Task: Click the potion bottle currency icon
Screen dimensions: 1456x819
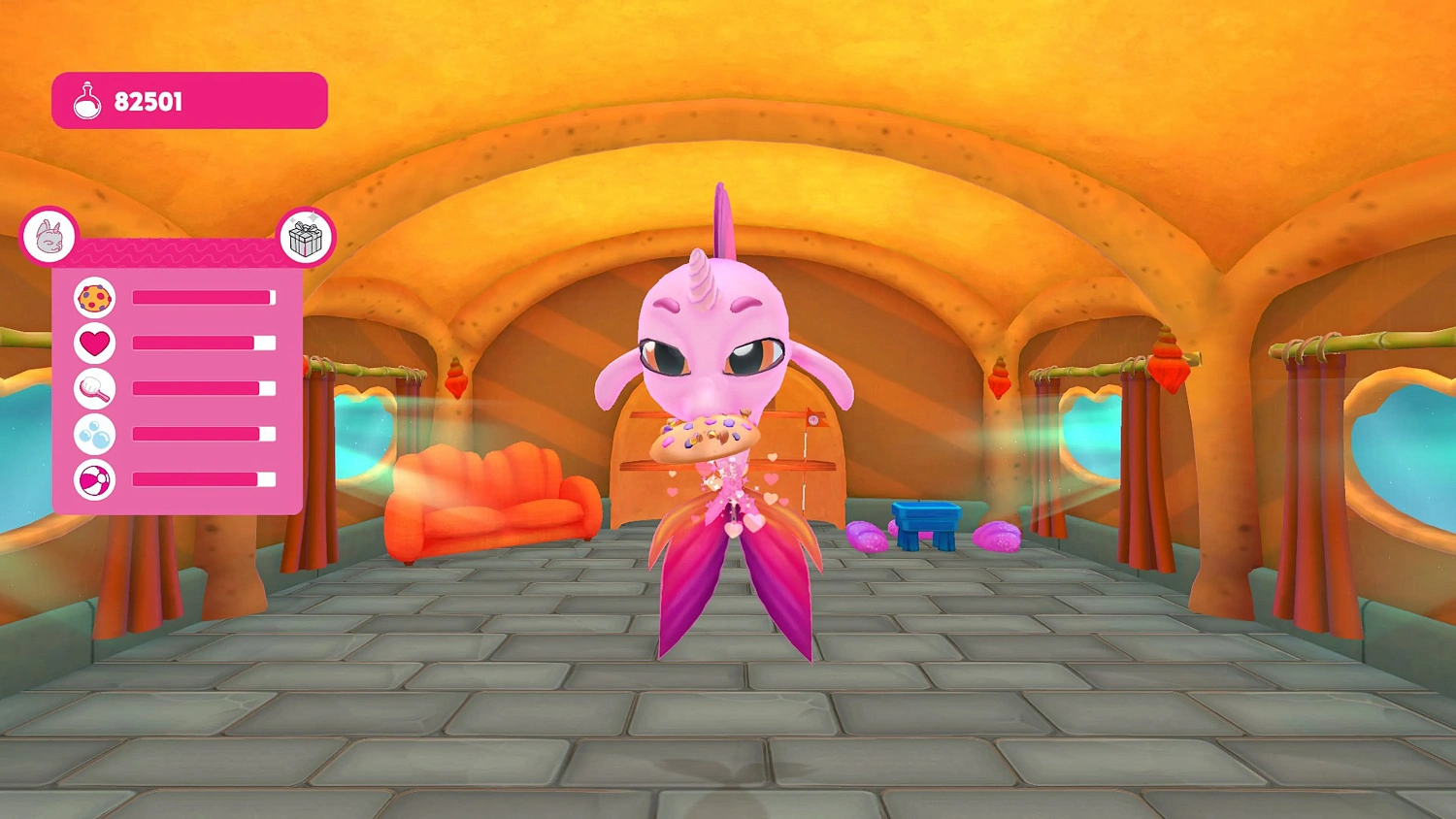Action: [x=86, y=100]
